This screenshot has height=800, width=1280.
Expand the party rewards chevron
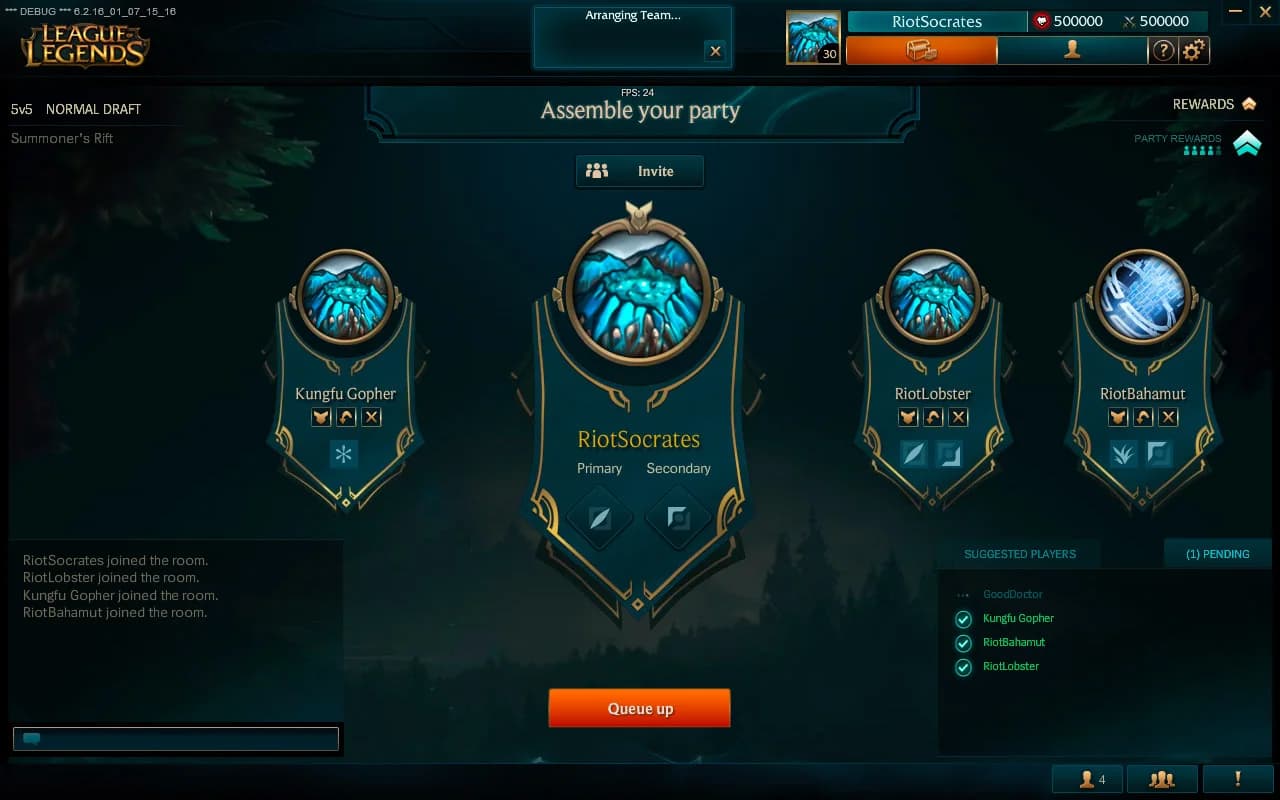coord(1245,143)
